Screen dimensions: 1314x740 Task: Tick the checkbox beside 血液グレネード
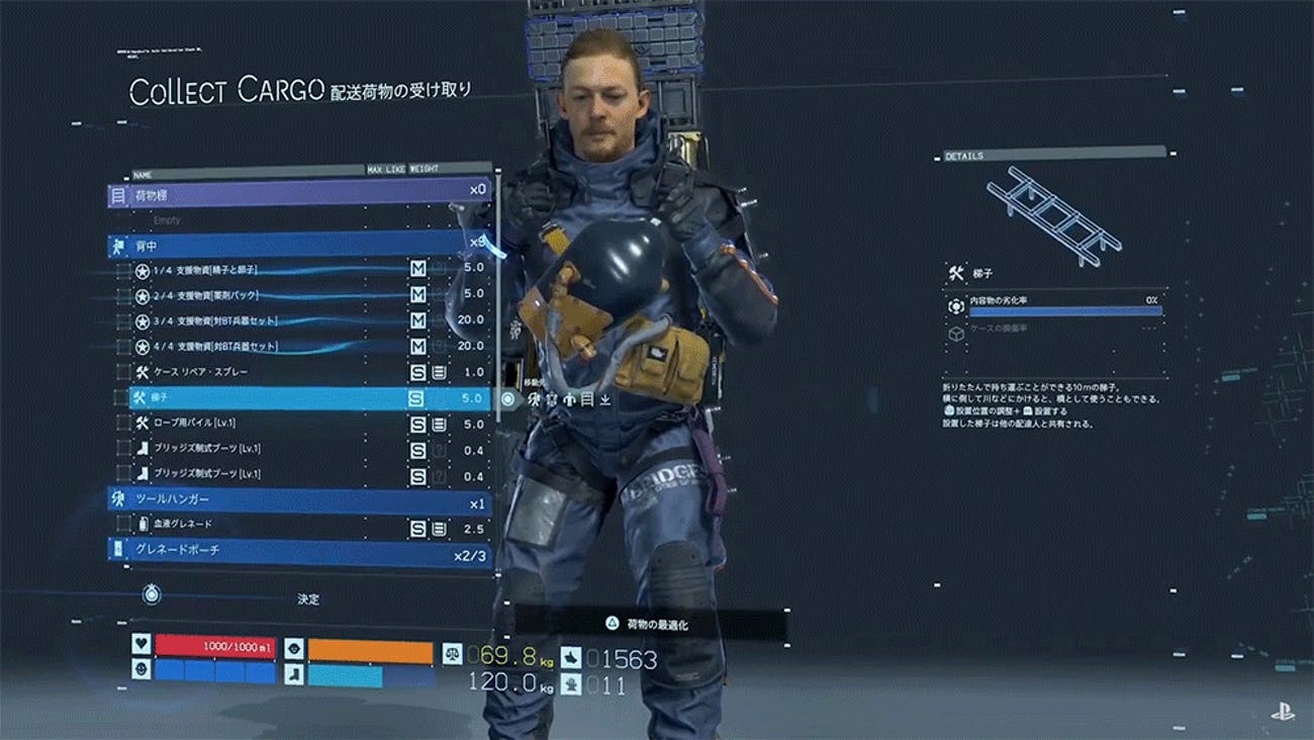pyautogui.click(x=124, y=525)
